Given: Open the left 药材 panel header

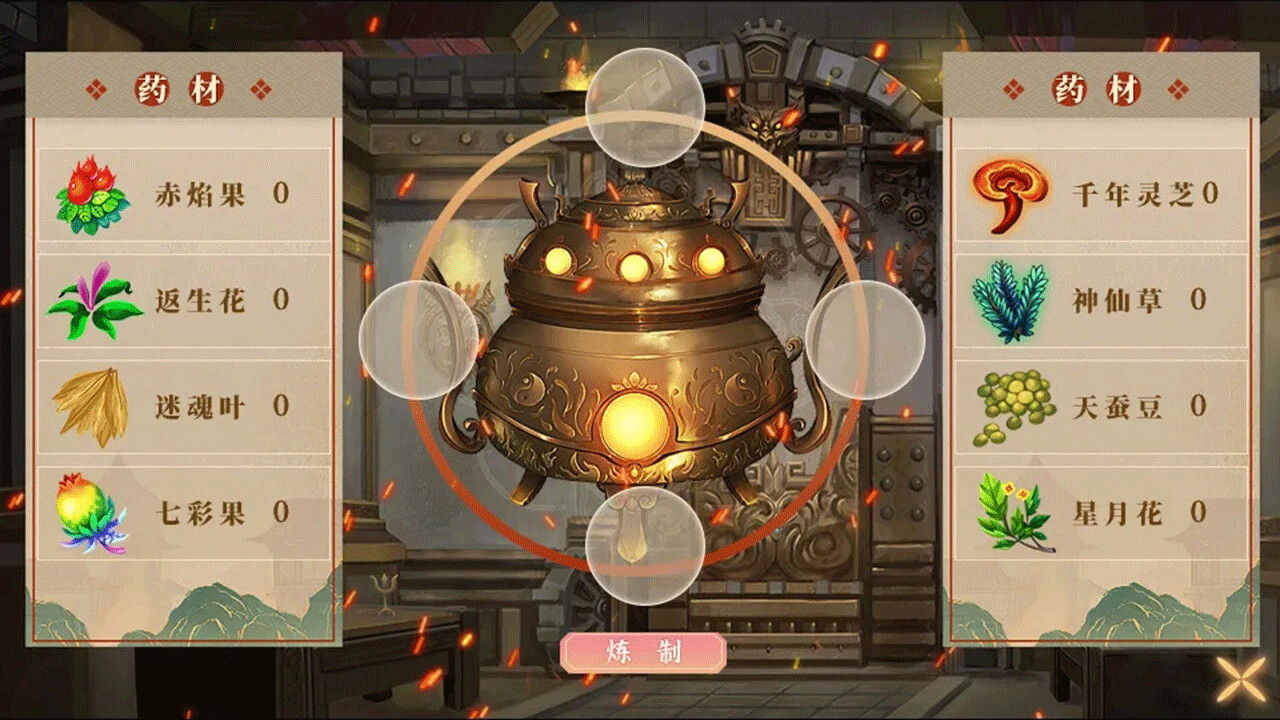Looking at the screenshot, I should [x=180, y=87].
